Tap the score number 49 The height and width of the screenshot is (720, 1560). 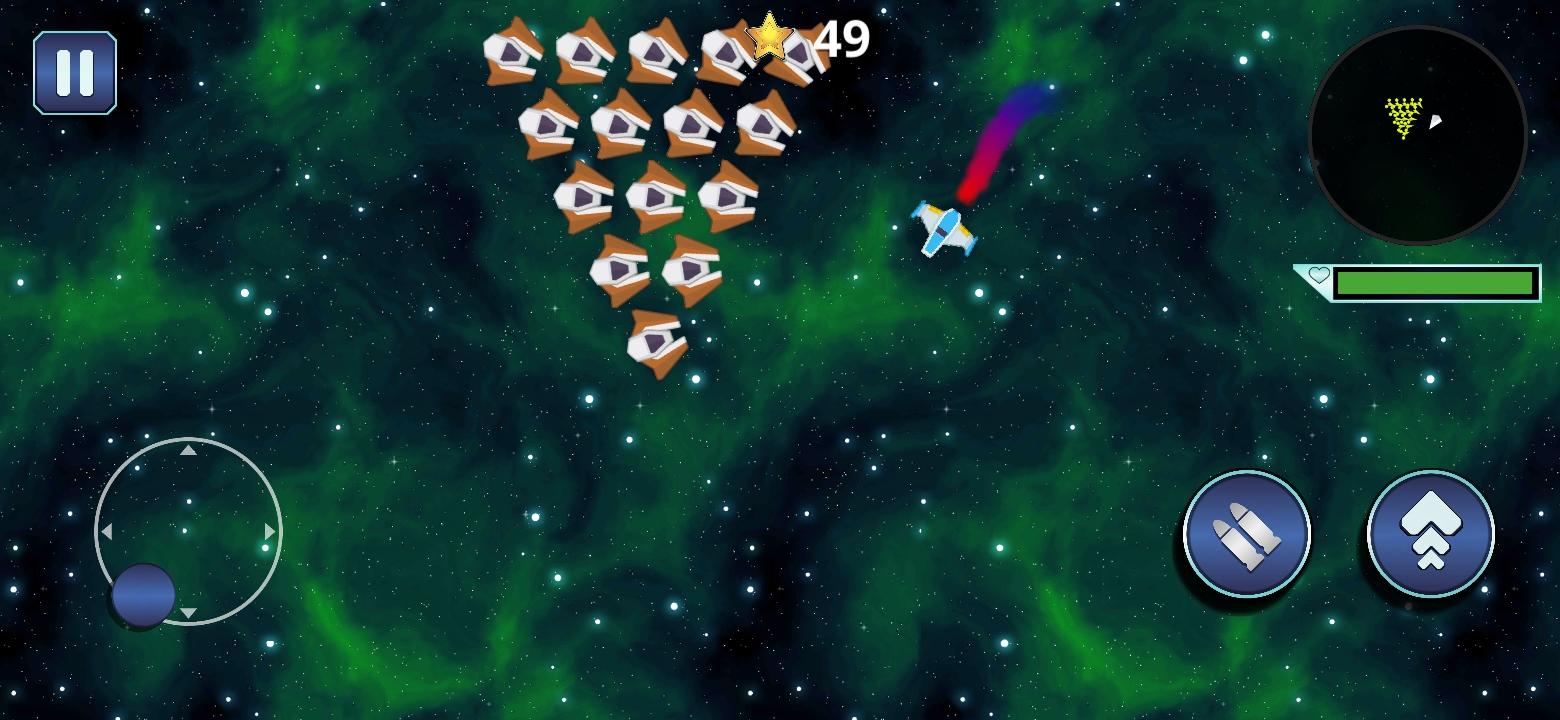[840, 40]
